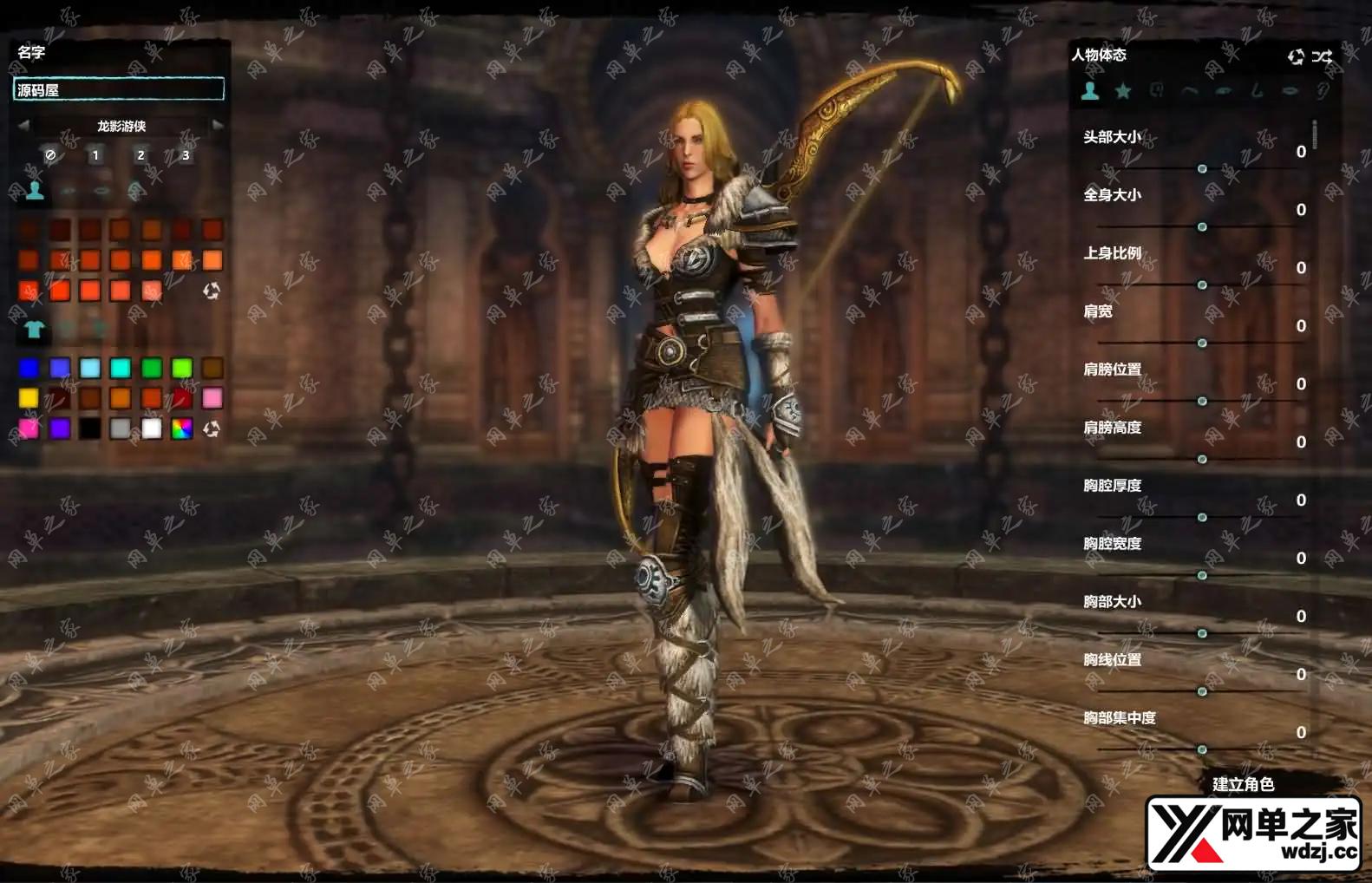This screenshot has height=883, width=1372.
Task: Click the character name input field
Action: point(119,89)
